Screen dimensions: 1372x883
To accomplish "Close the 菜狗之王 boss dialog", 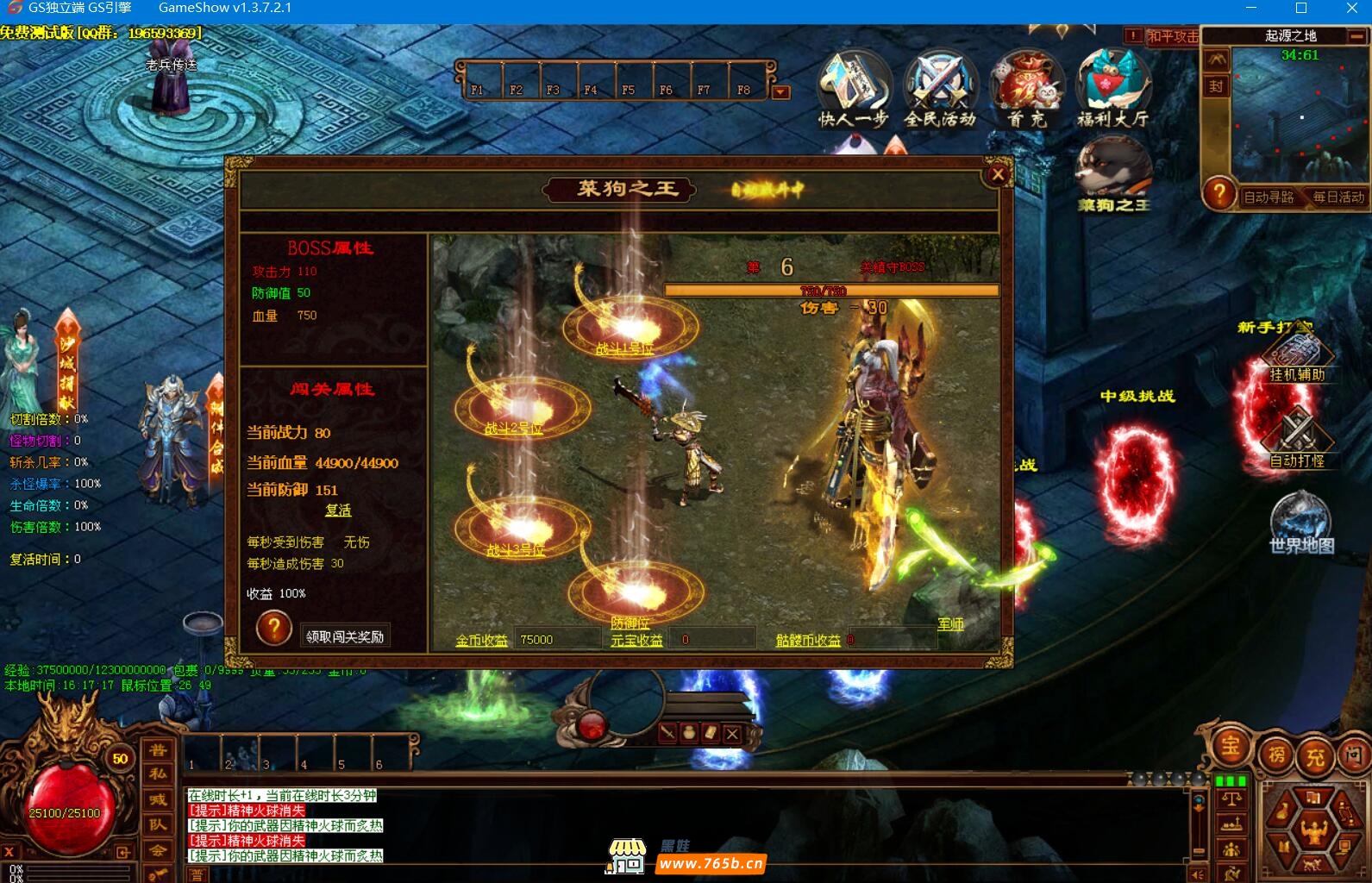I will (x=998, y=175).
